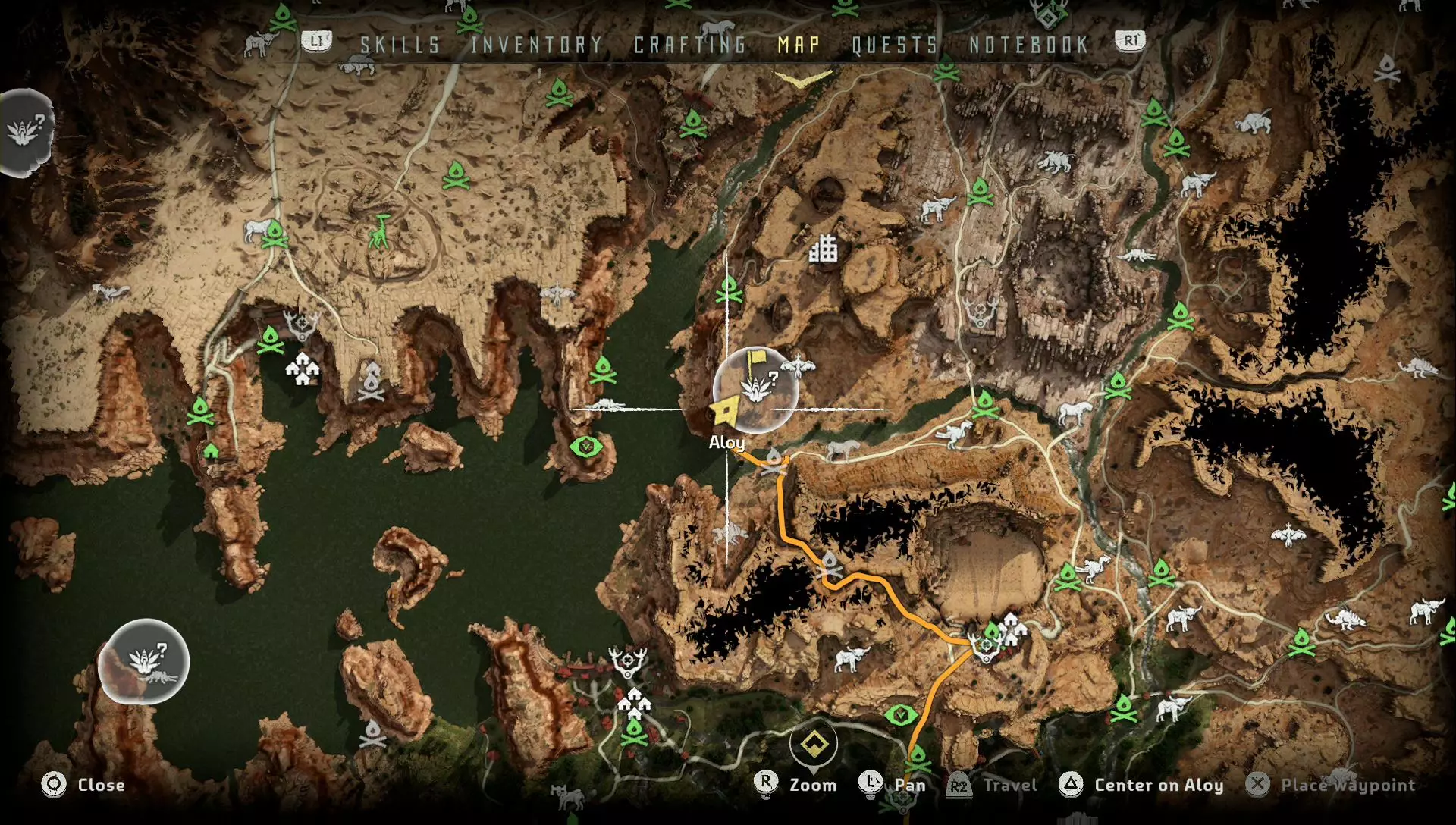Open the Inventory tab
The image size is (1456, 825).
(536, 45)
